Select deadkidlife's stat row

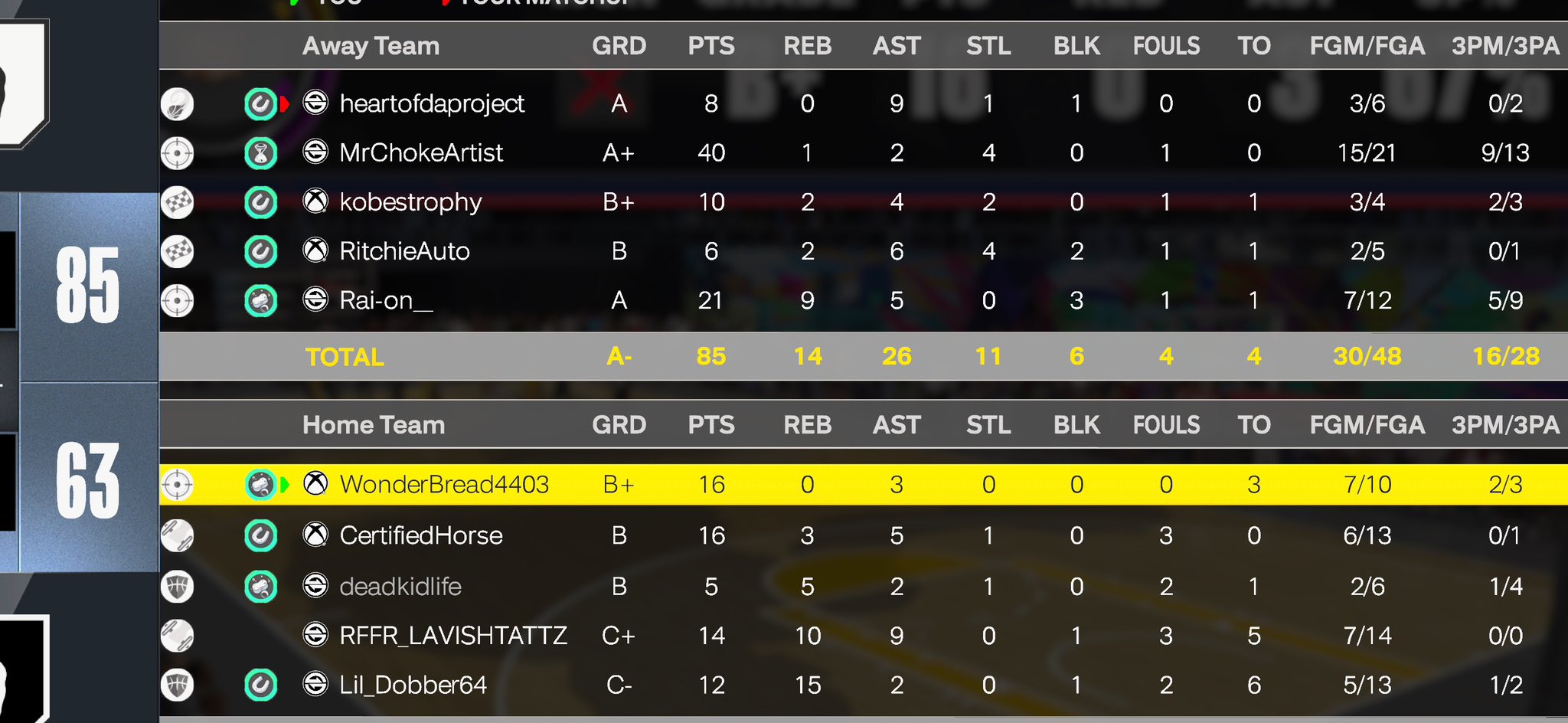click(400, 587)
